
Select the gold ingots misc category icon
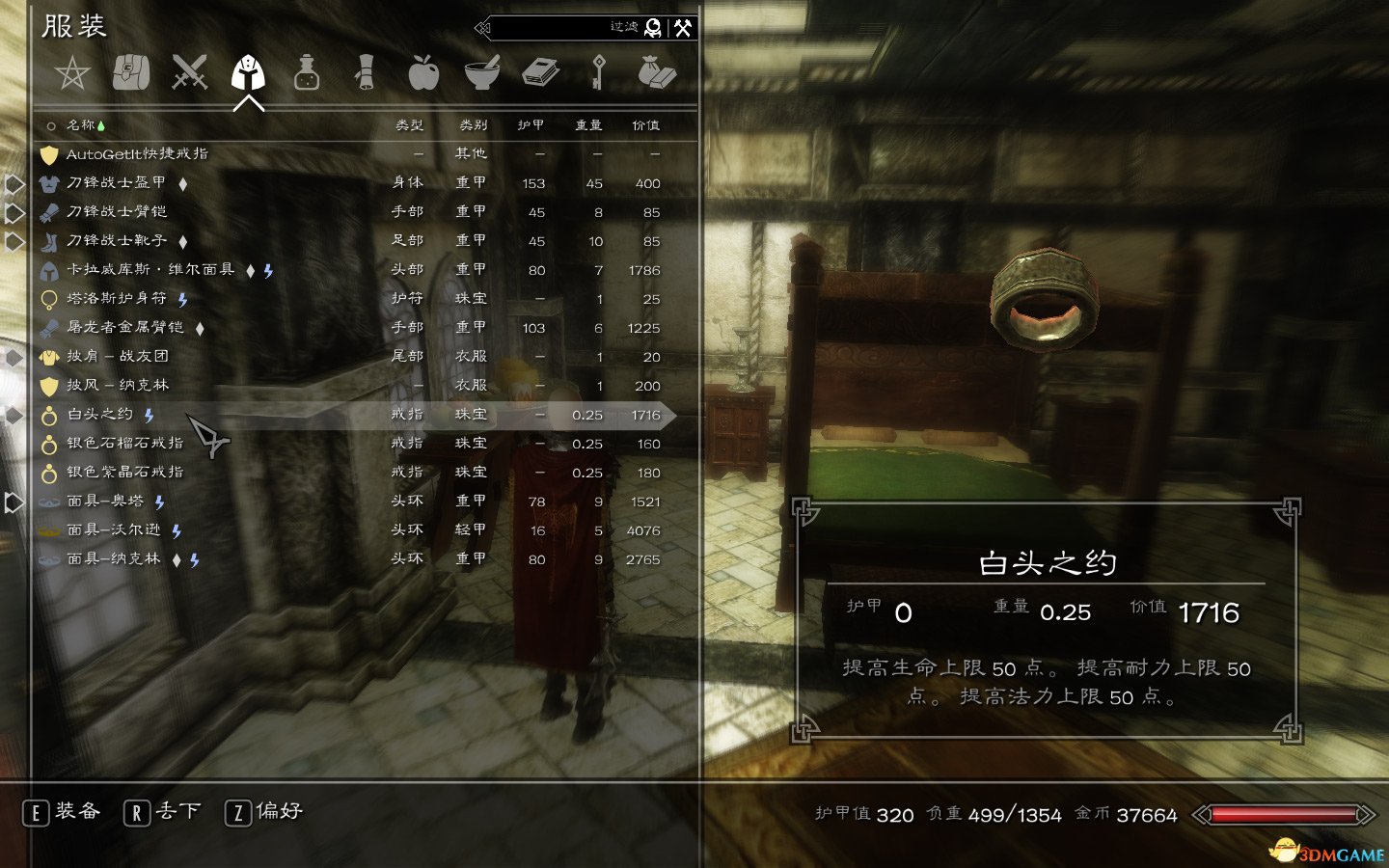click(659, 71)
